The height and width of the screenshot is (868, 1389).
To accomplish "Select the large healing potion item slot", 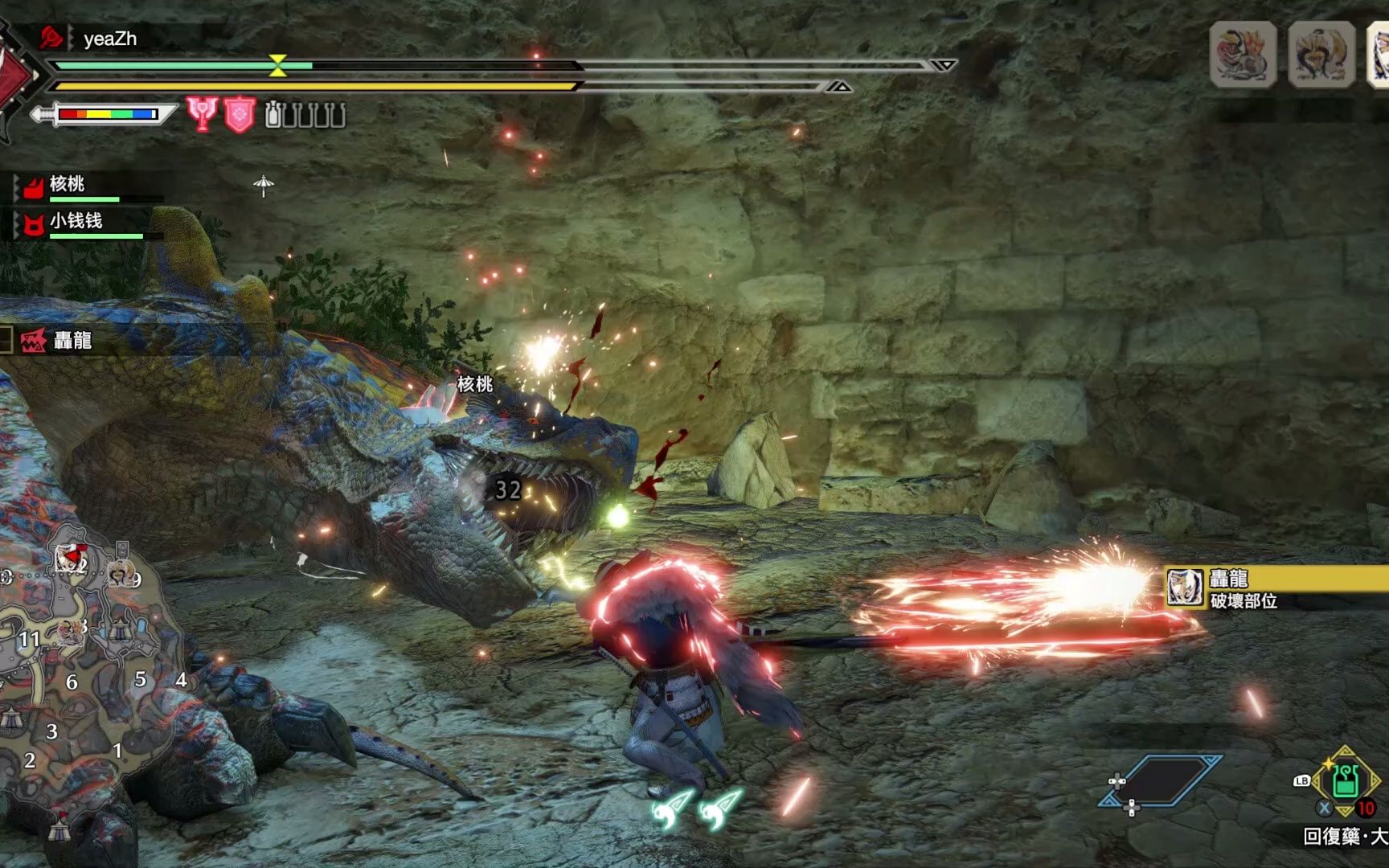I will (x=1345, y=780).
